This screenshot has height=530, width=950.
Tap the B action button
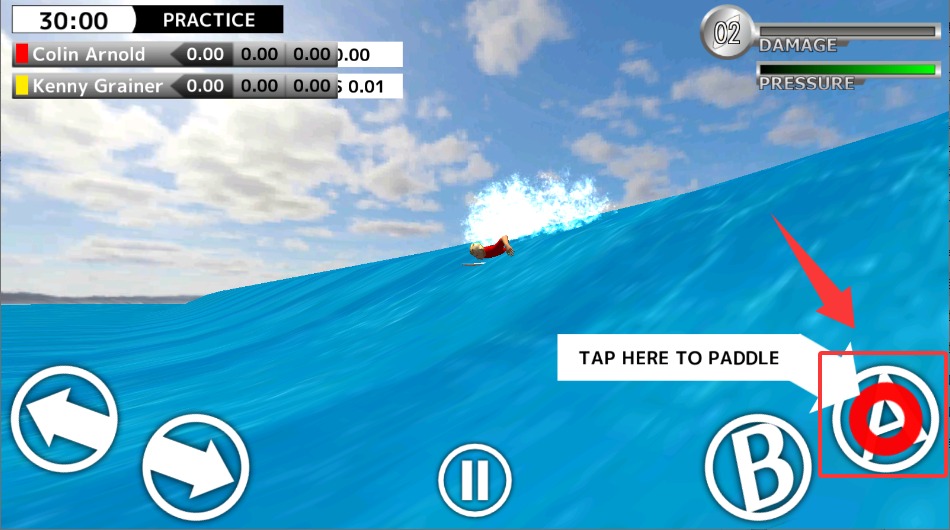pos(759,465)
